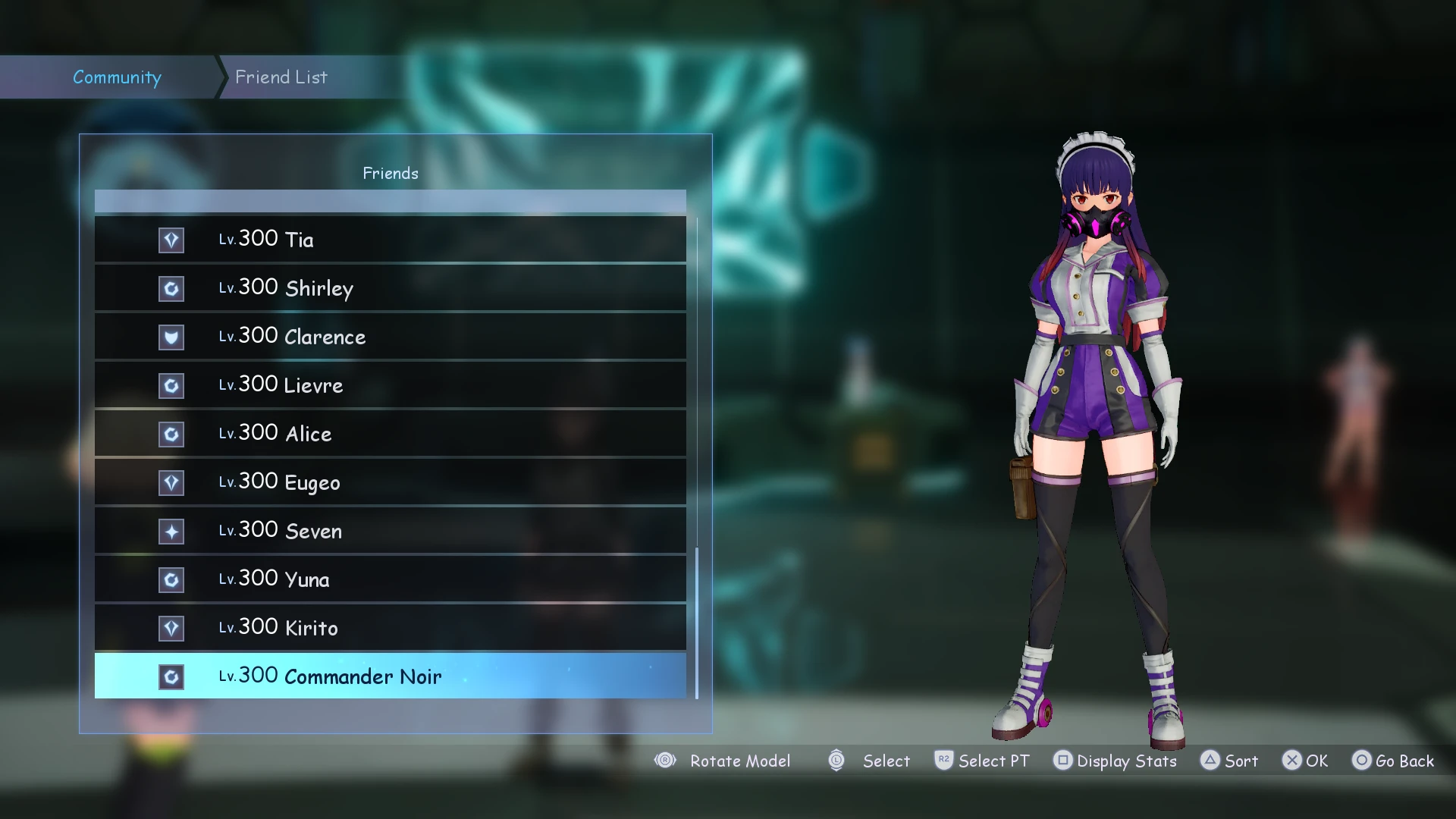1456x819 pixels.
Task: Select the Eugeo row
Action: (390, 482)
